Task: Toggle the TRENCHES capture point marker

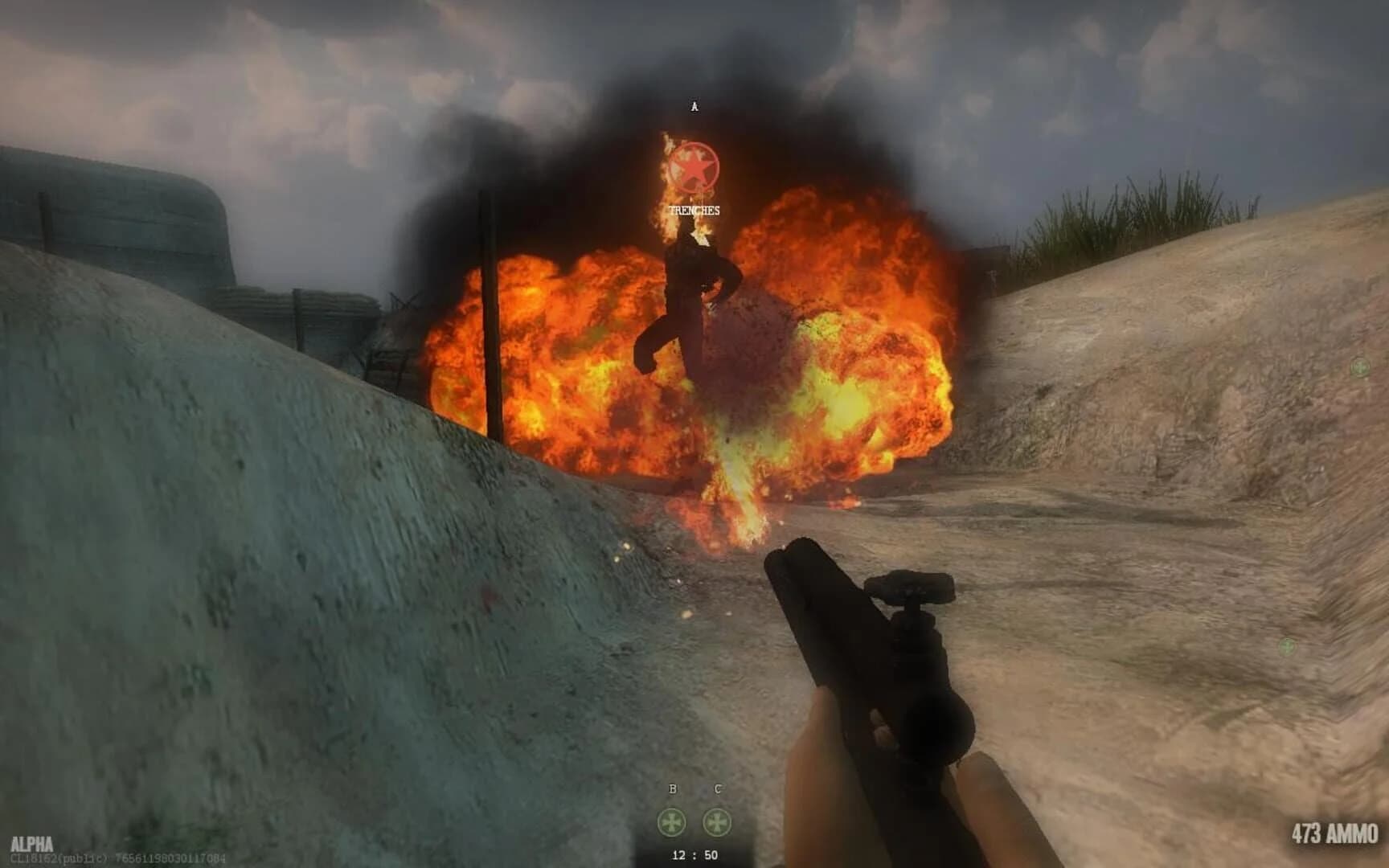Action: click(694, 212)
